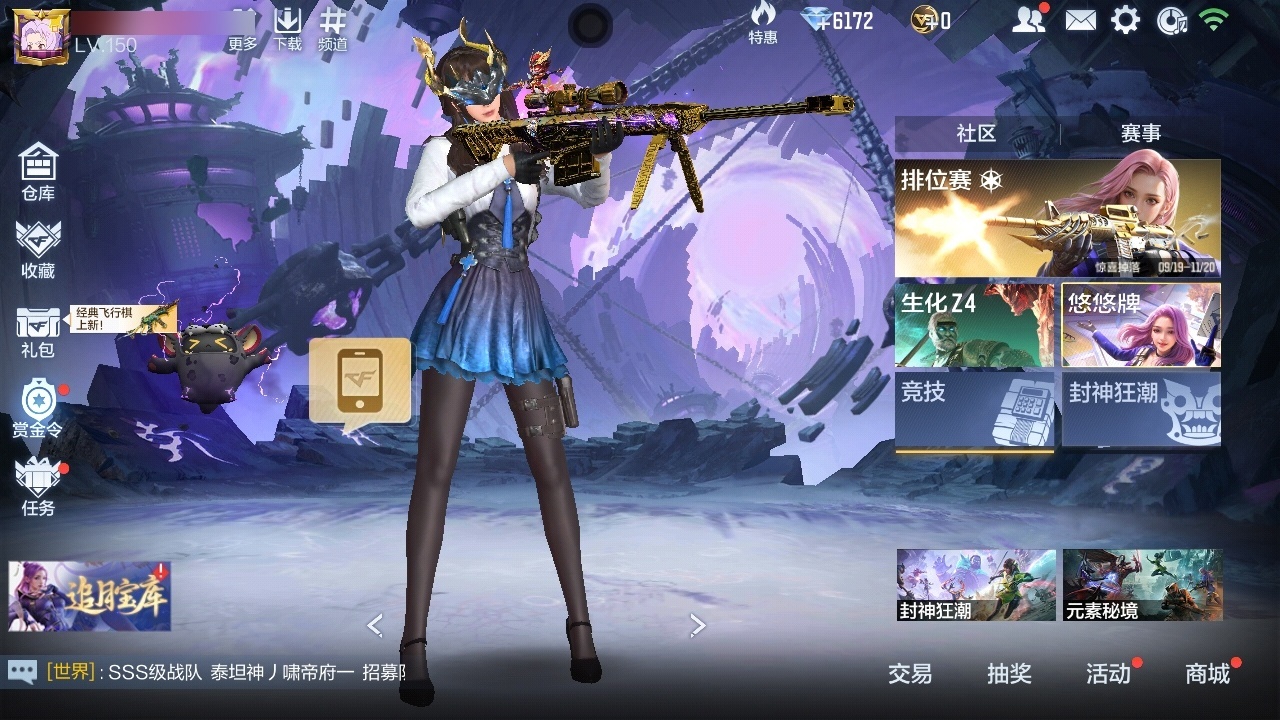Open the 商城 shop
The height and width of the screenshot is (720, 1280).
1208,674
